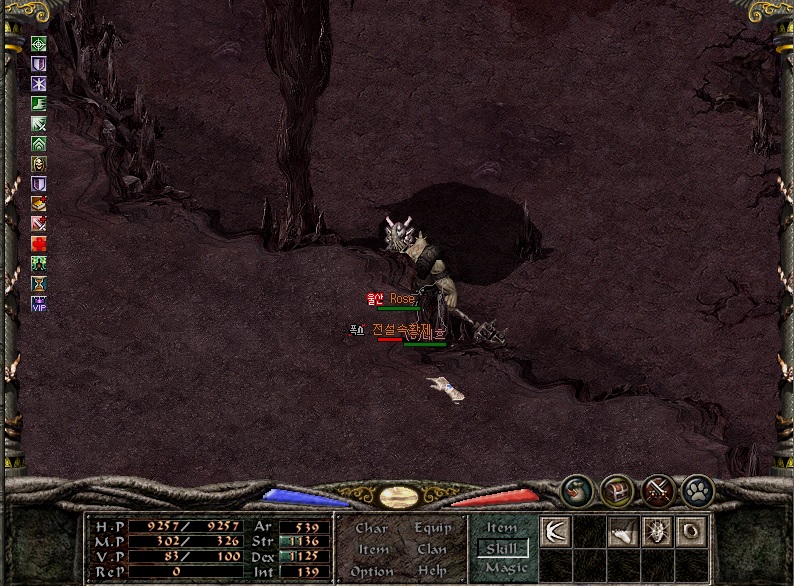
Task: Open the Help menu
Action: (x=432, y=571)
